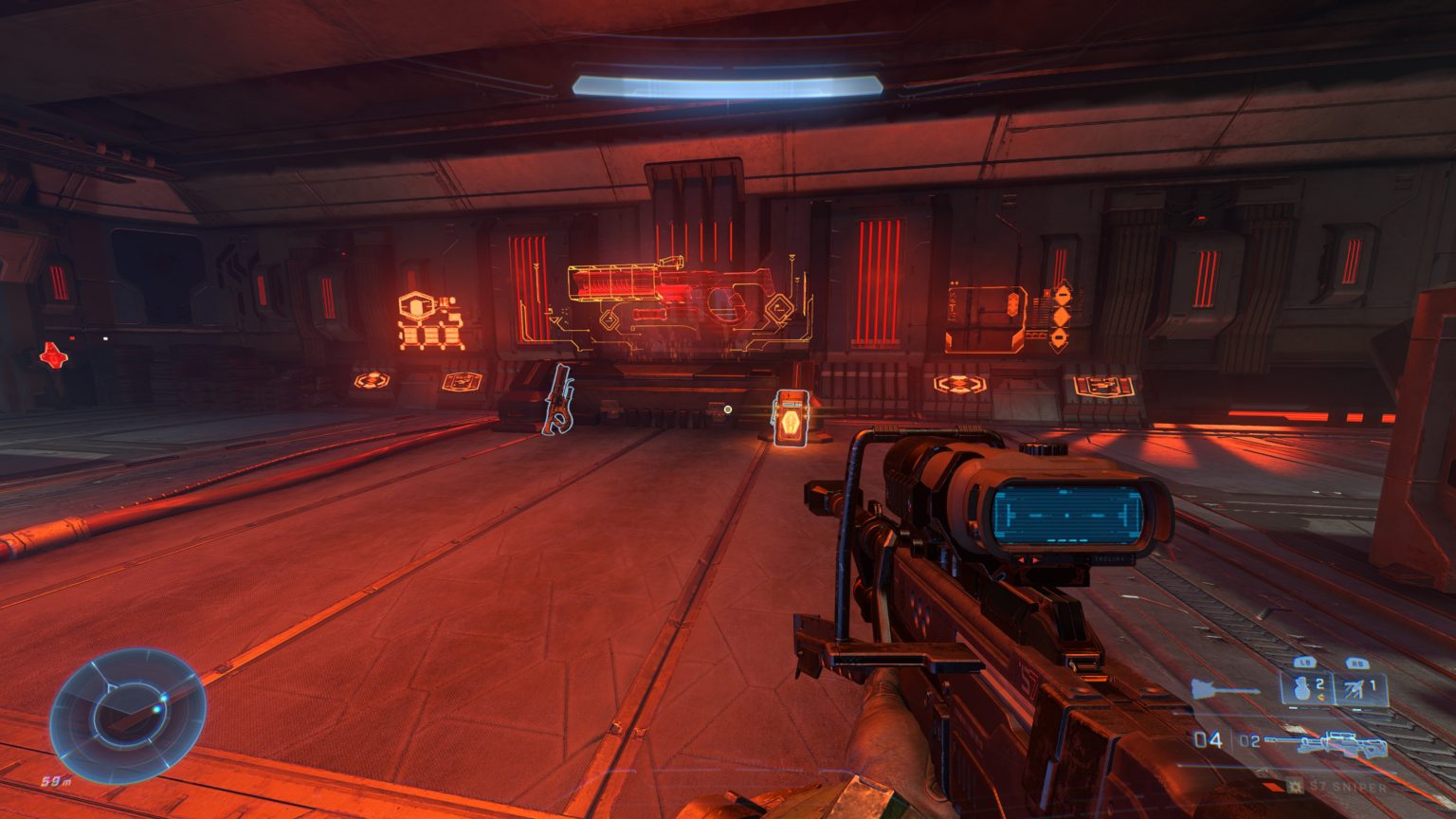
Task: Click the crosshair reticle dot at screen center
Action: 728,409
